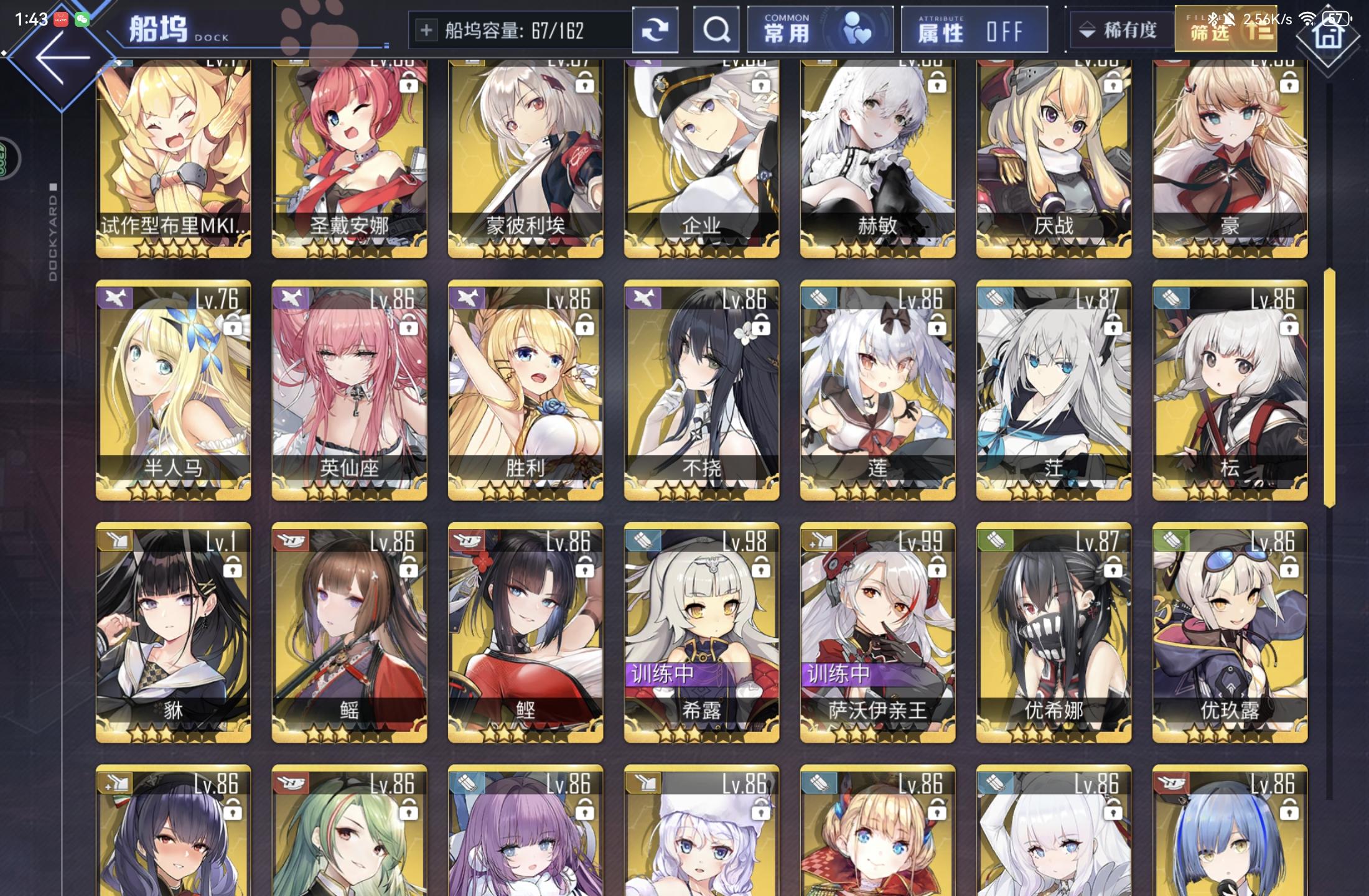Open the Dock search function

coord(717,29)
